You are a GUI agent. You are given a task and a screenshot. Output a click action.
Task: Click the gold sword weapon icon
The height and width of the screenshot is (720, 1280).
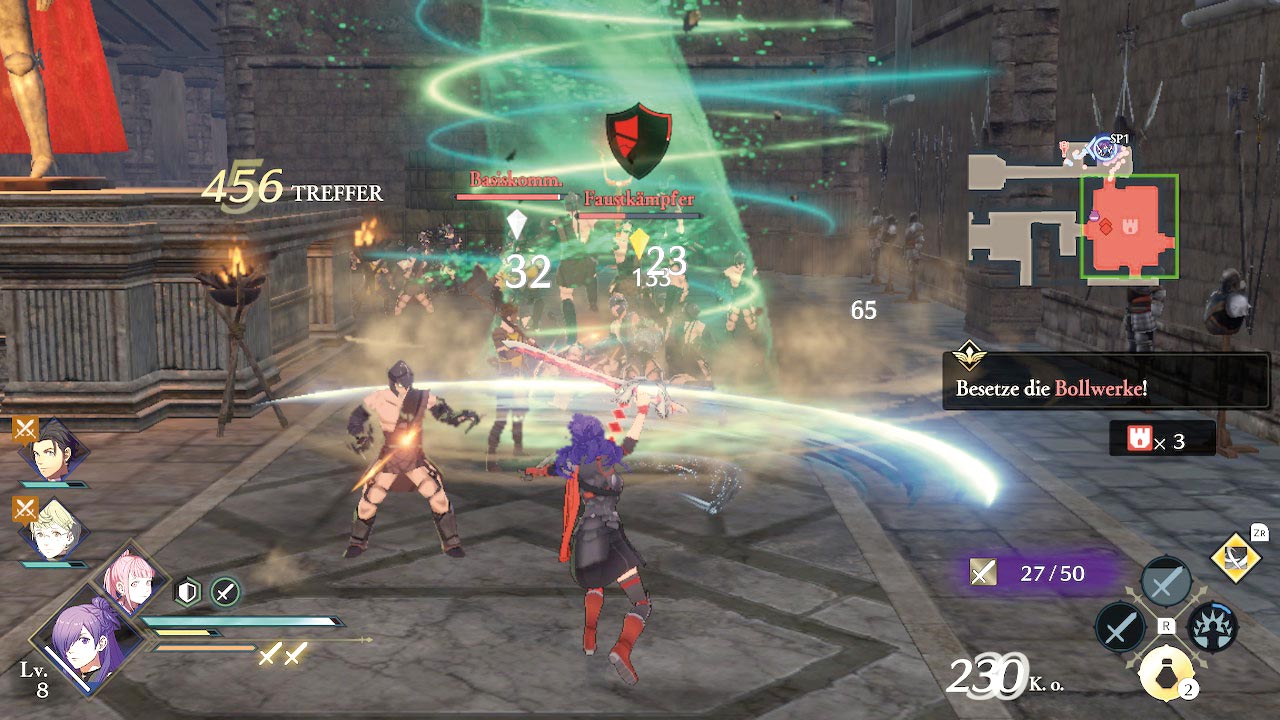984,572
